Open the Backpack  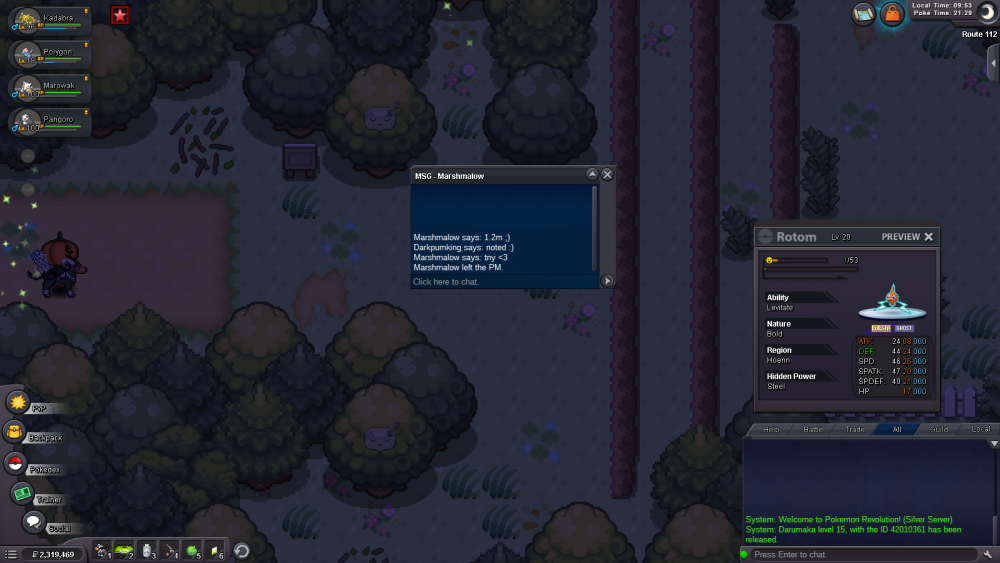tap(16, 432)
